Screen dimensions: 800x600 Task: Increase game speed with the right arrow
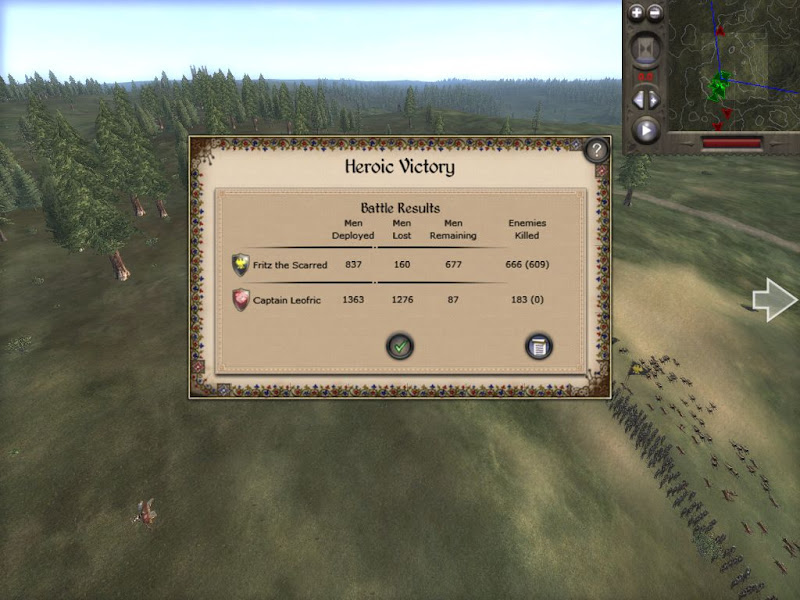tap(655, 99)
